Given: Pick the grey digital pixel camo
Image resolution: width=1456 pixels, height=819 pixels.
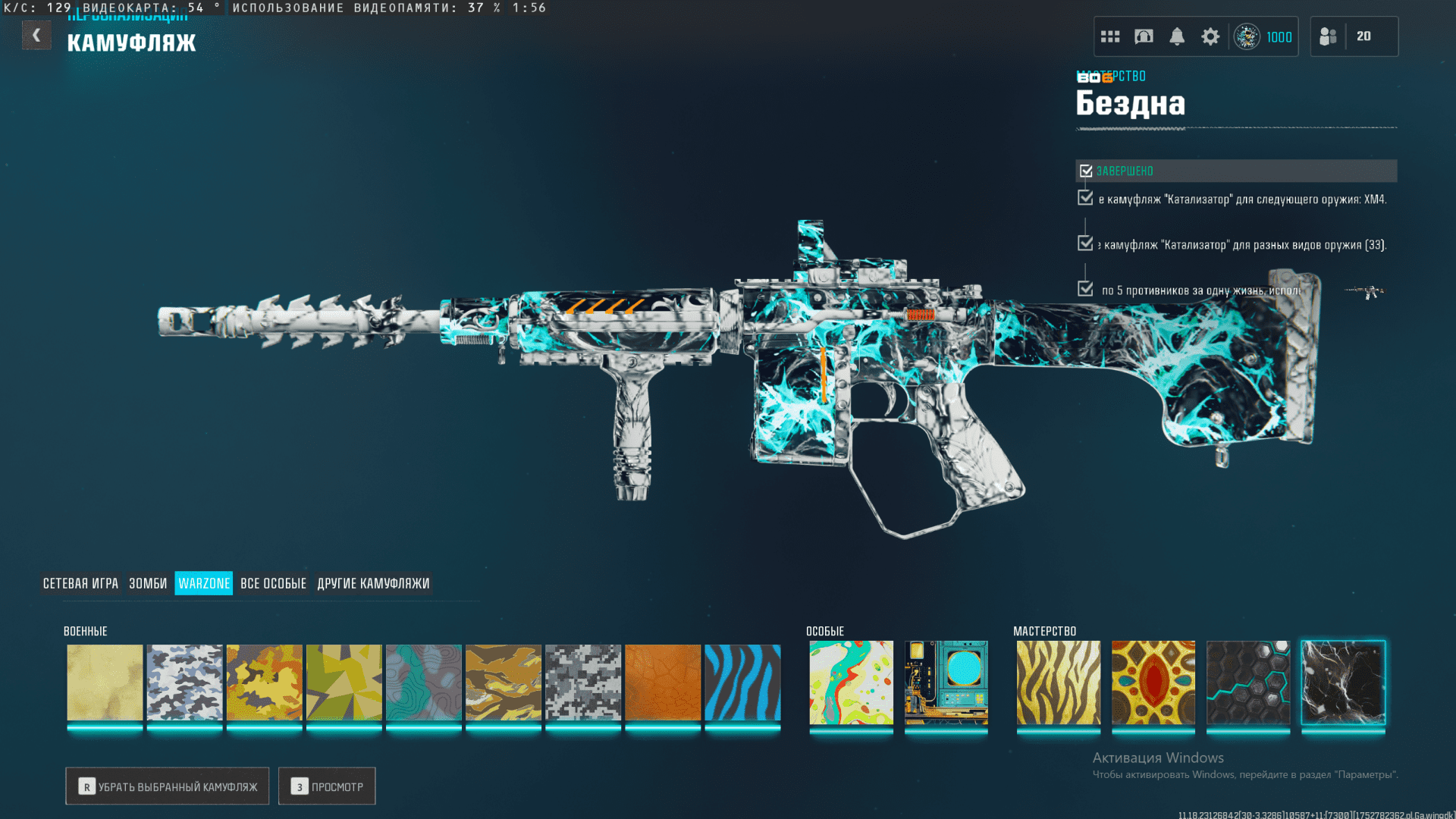Looking at the screenshot, I should 583,682.
